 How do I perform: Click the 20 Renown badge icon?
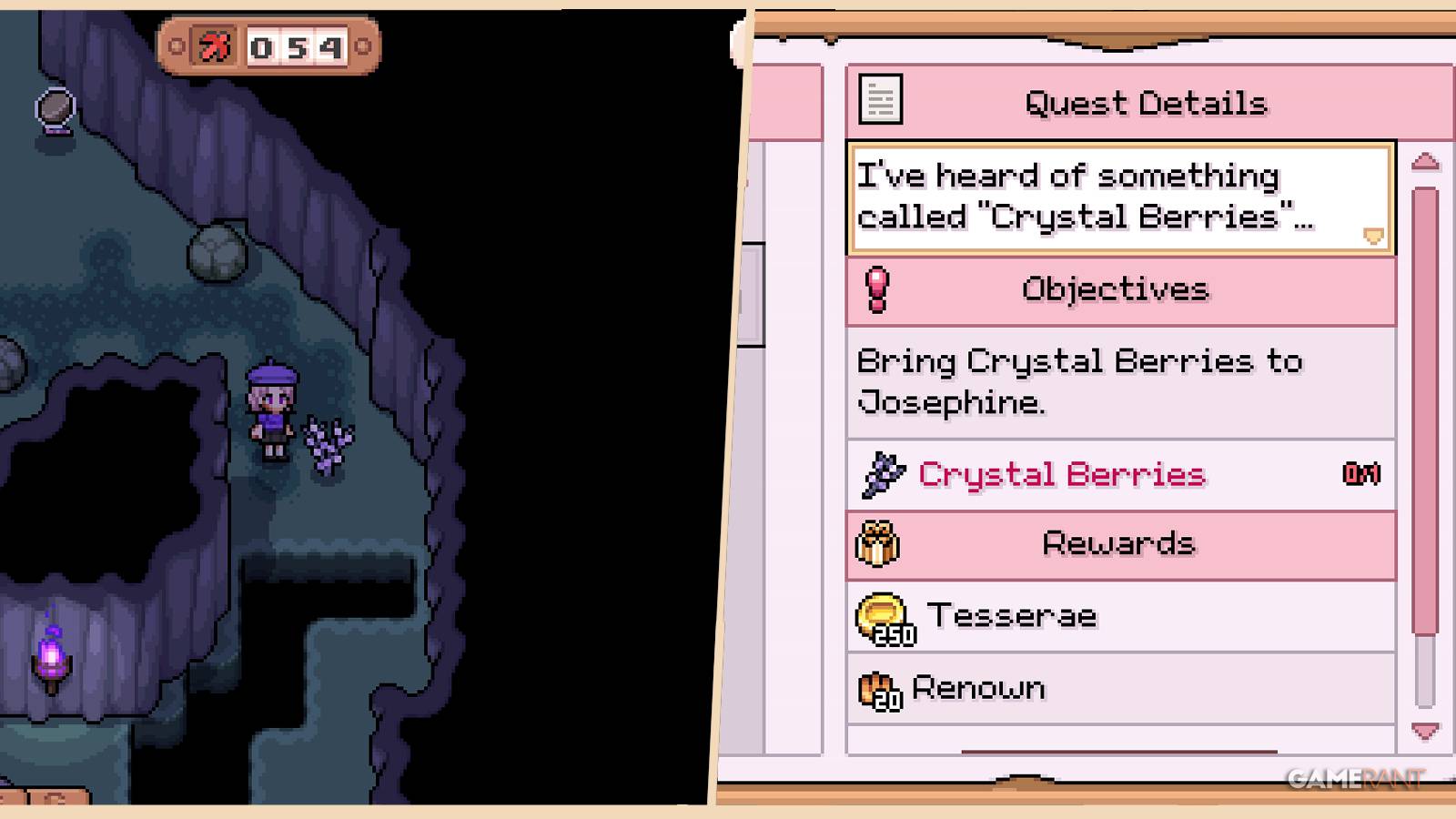(878, 689)
